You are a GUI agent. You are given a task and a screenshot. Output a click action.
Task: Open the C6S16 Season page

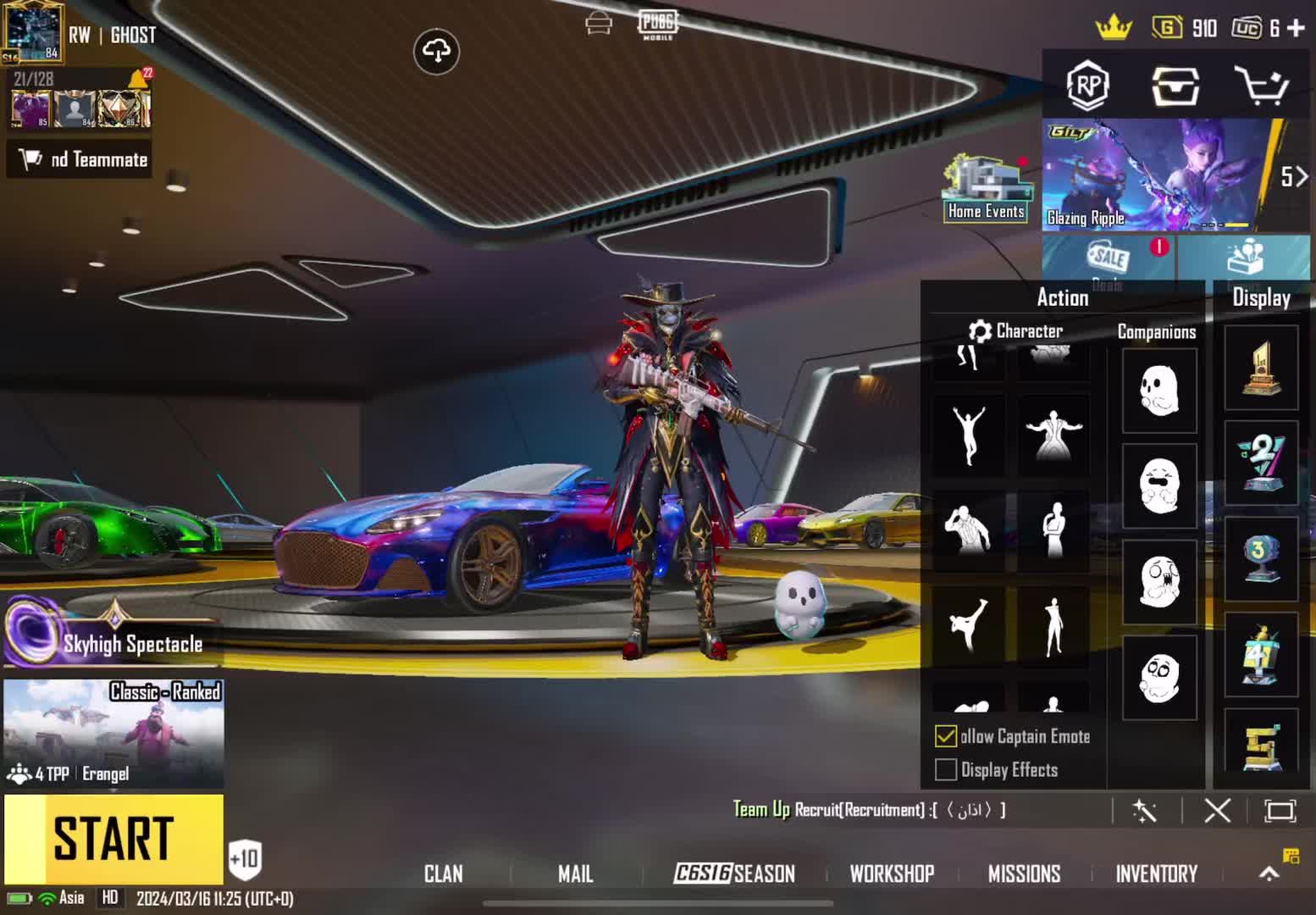(x=734, y=873)
